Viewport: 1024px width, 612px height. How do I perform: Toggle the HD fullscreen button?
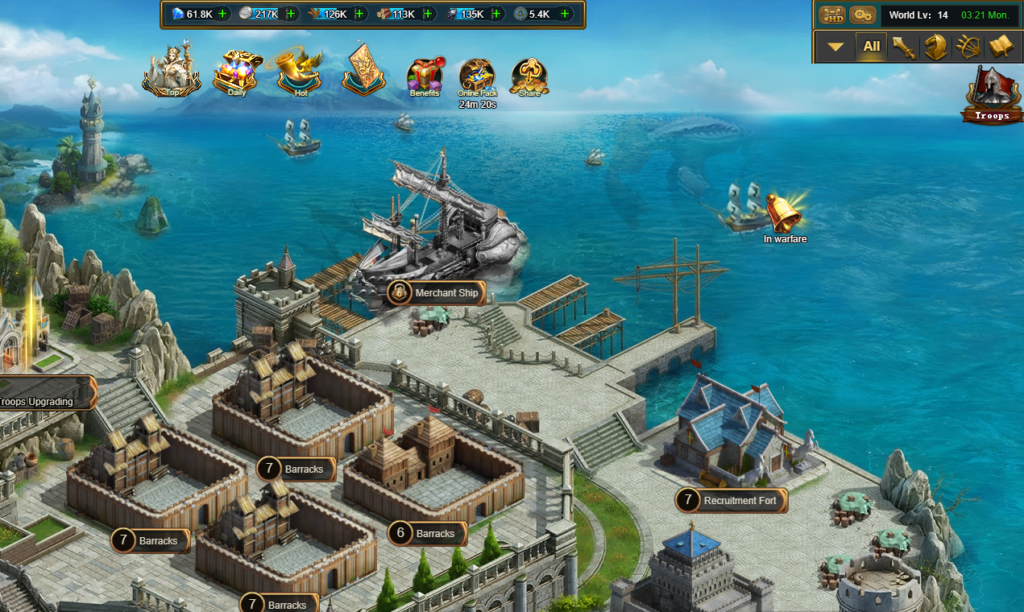tap(832, 15)
